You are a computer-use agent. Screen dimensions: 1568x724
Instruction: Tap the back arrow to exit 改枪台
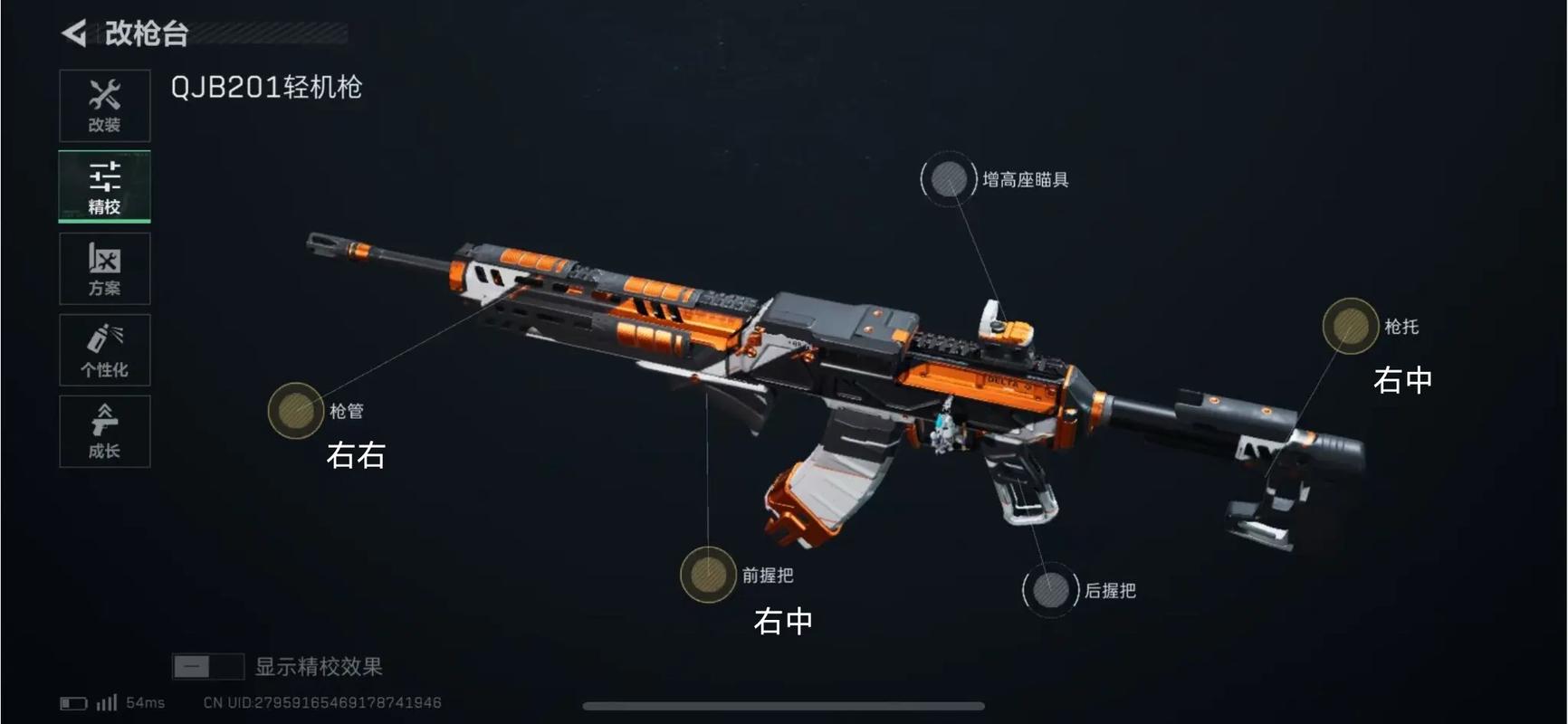75,34
